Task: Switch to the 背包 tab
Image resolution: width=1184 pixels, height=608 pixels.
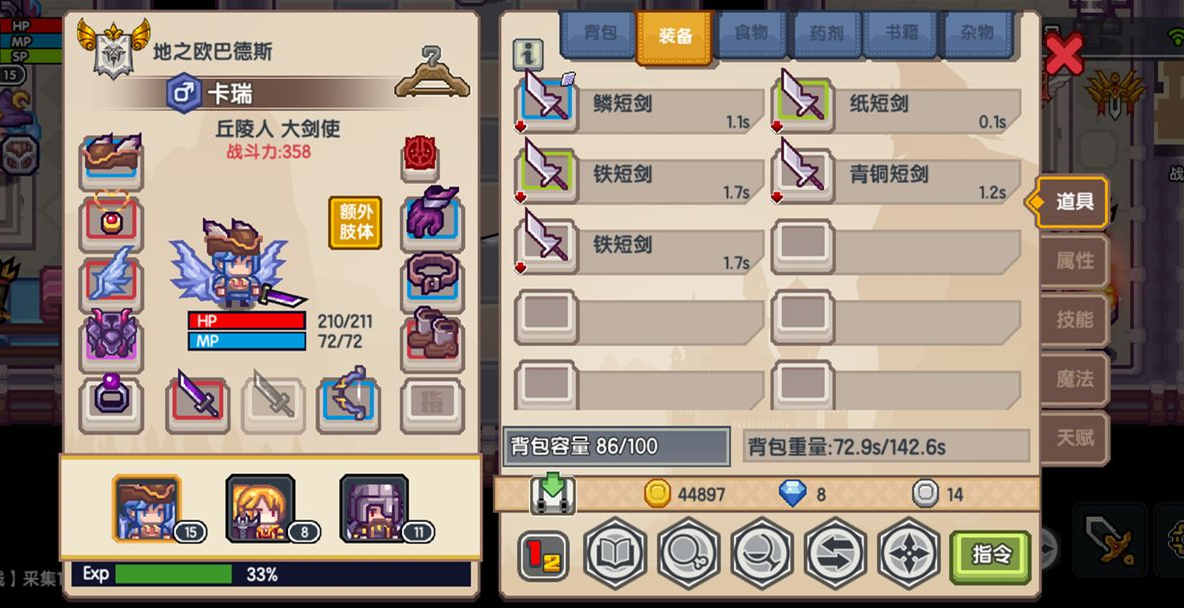Action: [x=599, y=34]
